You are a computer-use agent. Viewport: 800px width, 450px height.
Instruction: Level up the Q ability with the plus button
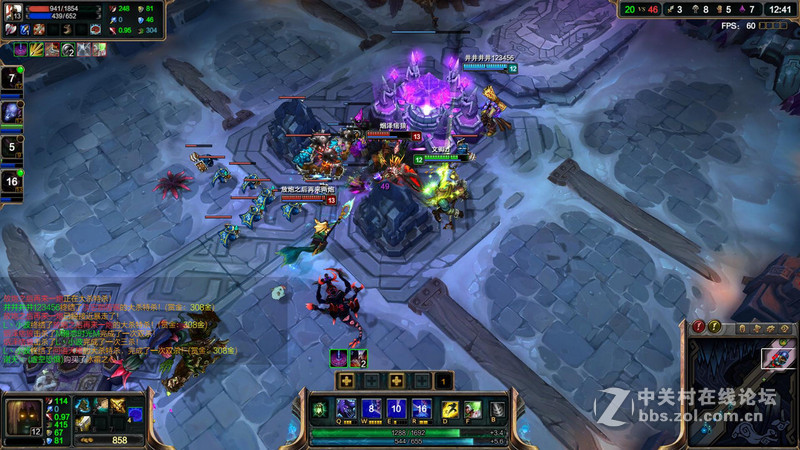point(346,381)
